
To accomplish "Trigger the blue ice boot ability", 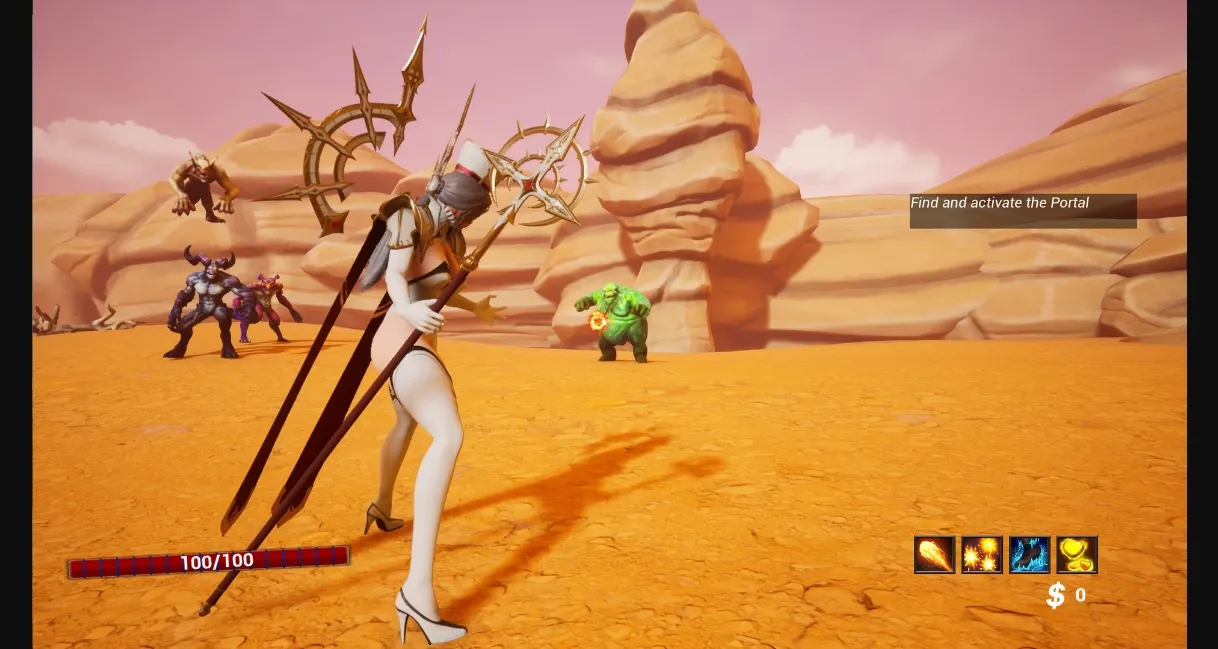I will pyautogui.click(x=1030, y=555).
